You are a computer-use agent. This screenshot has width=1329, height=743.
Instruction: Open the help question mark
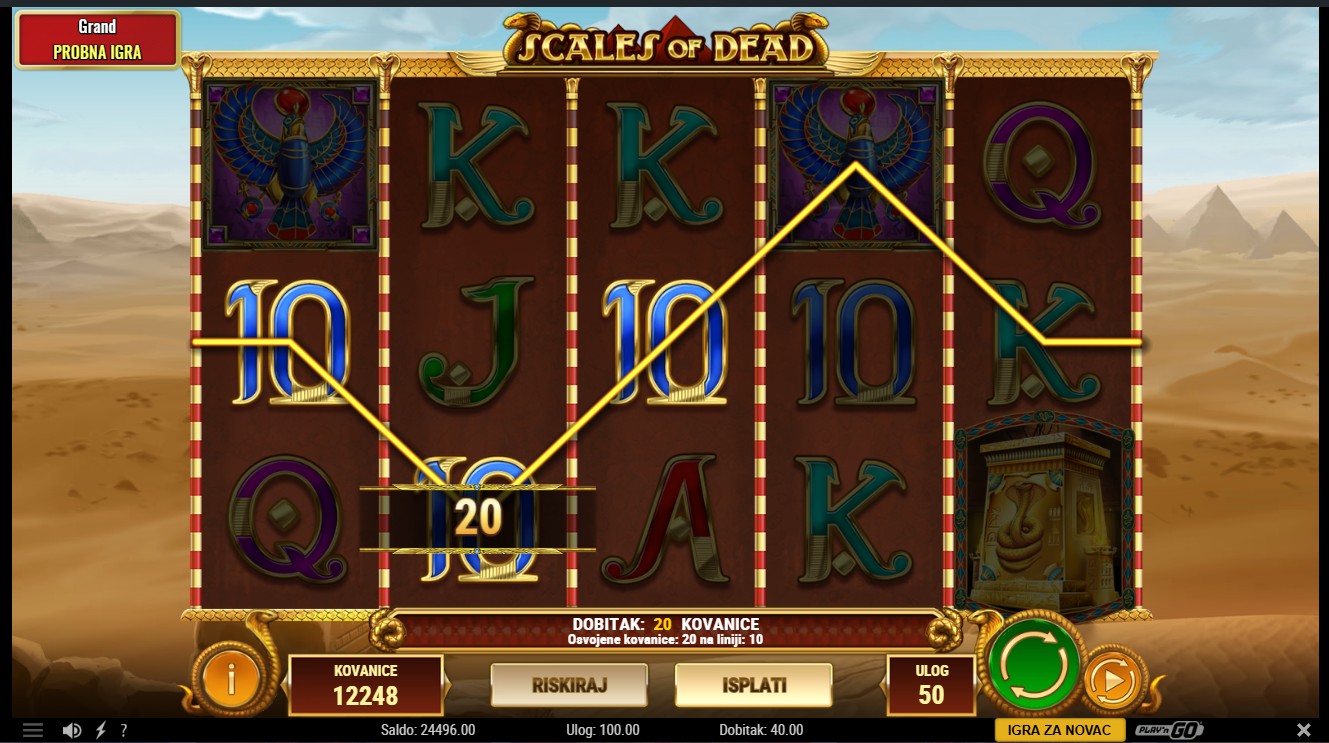pyautogui.click(x=124, y=730)
